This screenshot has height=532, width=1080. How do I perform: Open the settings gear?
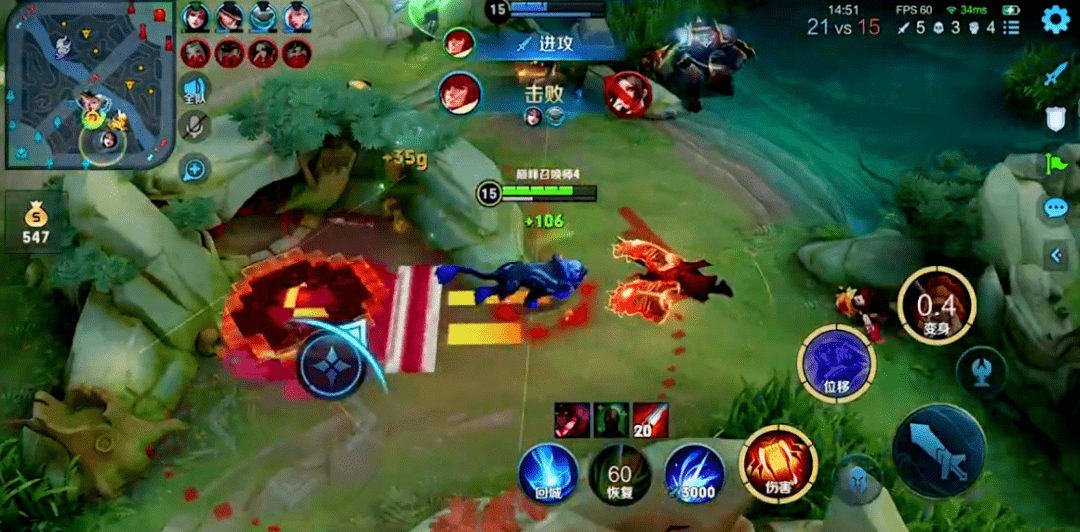(x=1056, y=19)
